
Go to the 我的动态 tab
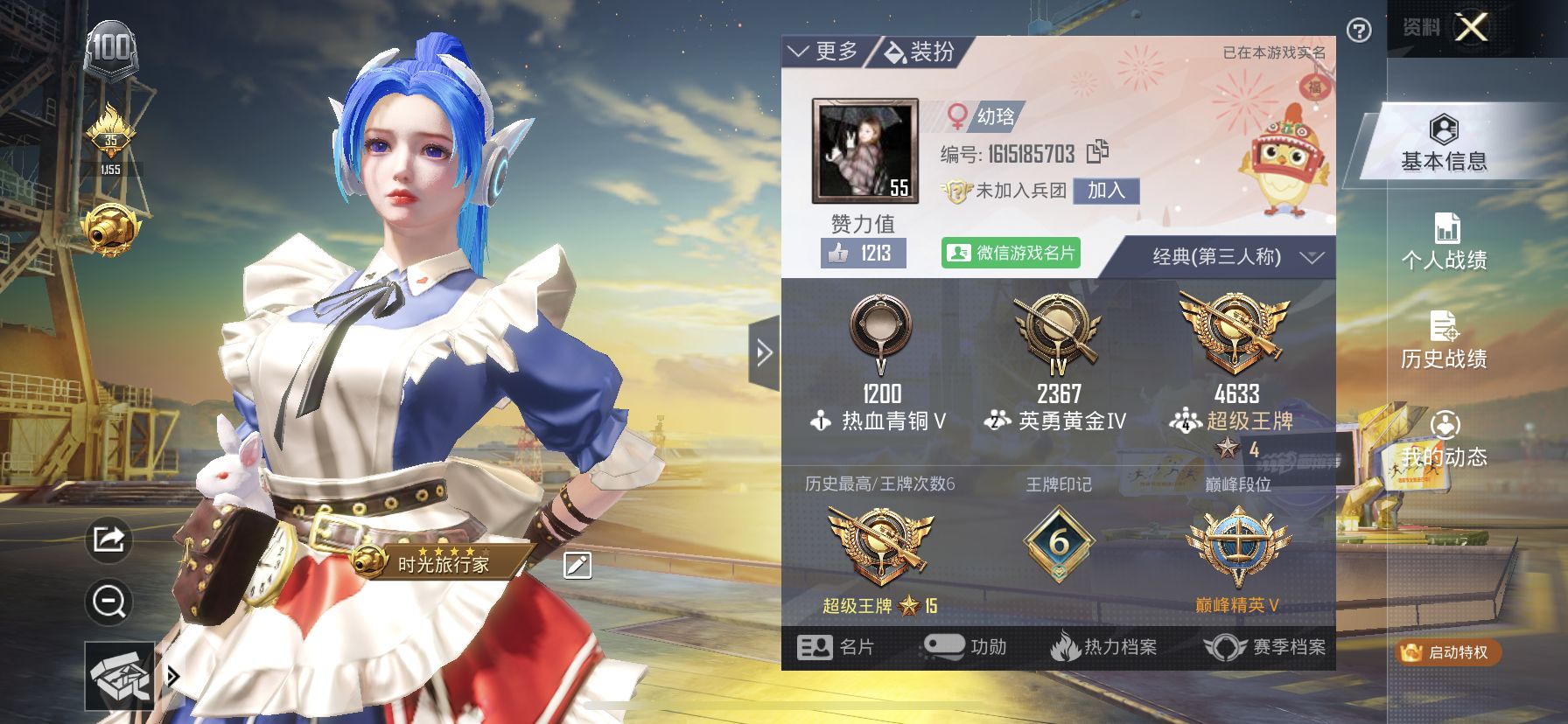(1444, 439)
